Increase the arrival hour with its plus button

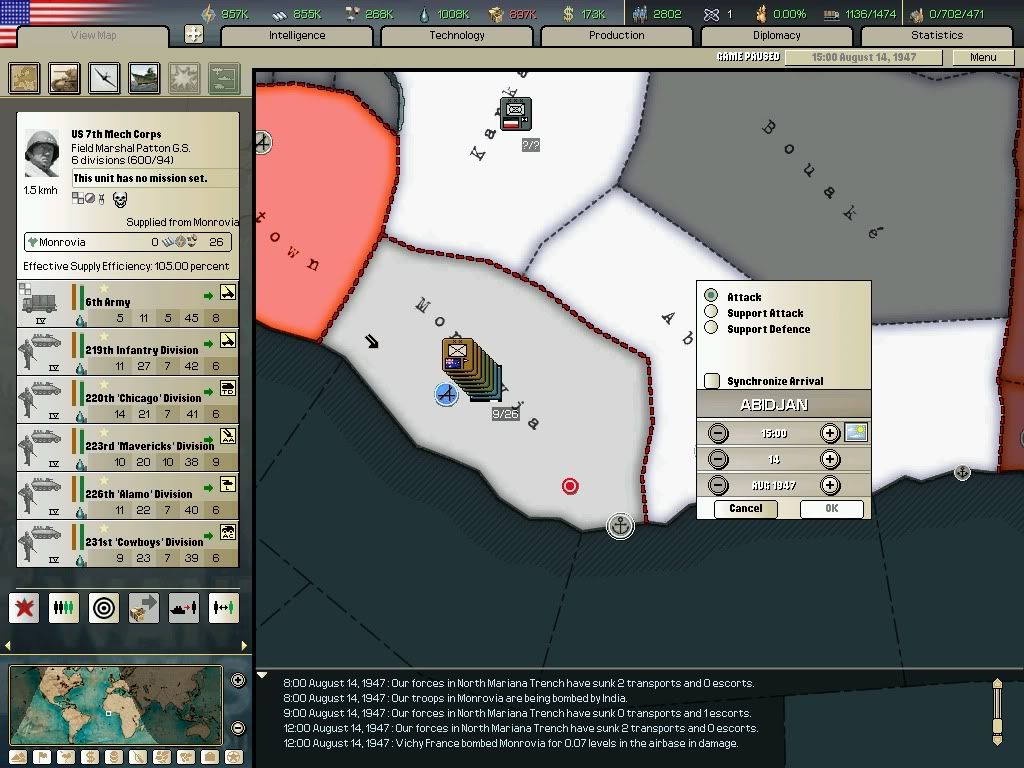(x=829, y=433)
